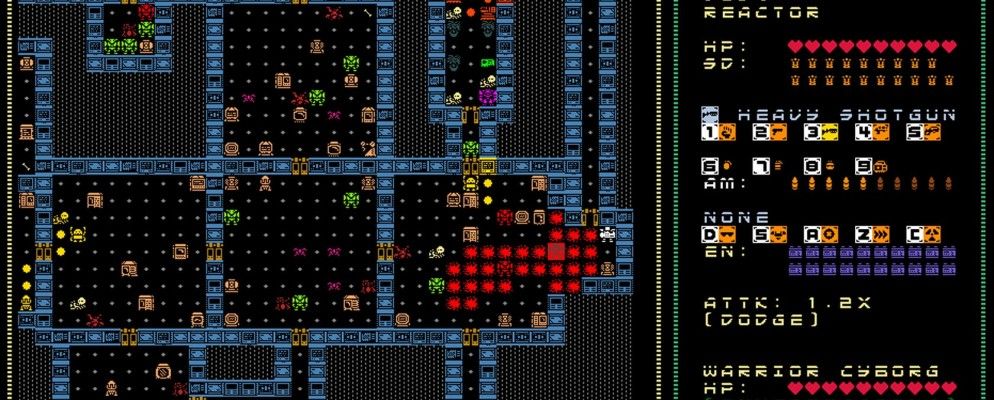
Task: Choose the pistol in weapon slot 2
Action: click(777, 132)
